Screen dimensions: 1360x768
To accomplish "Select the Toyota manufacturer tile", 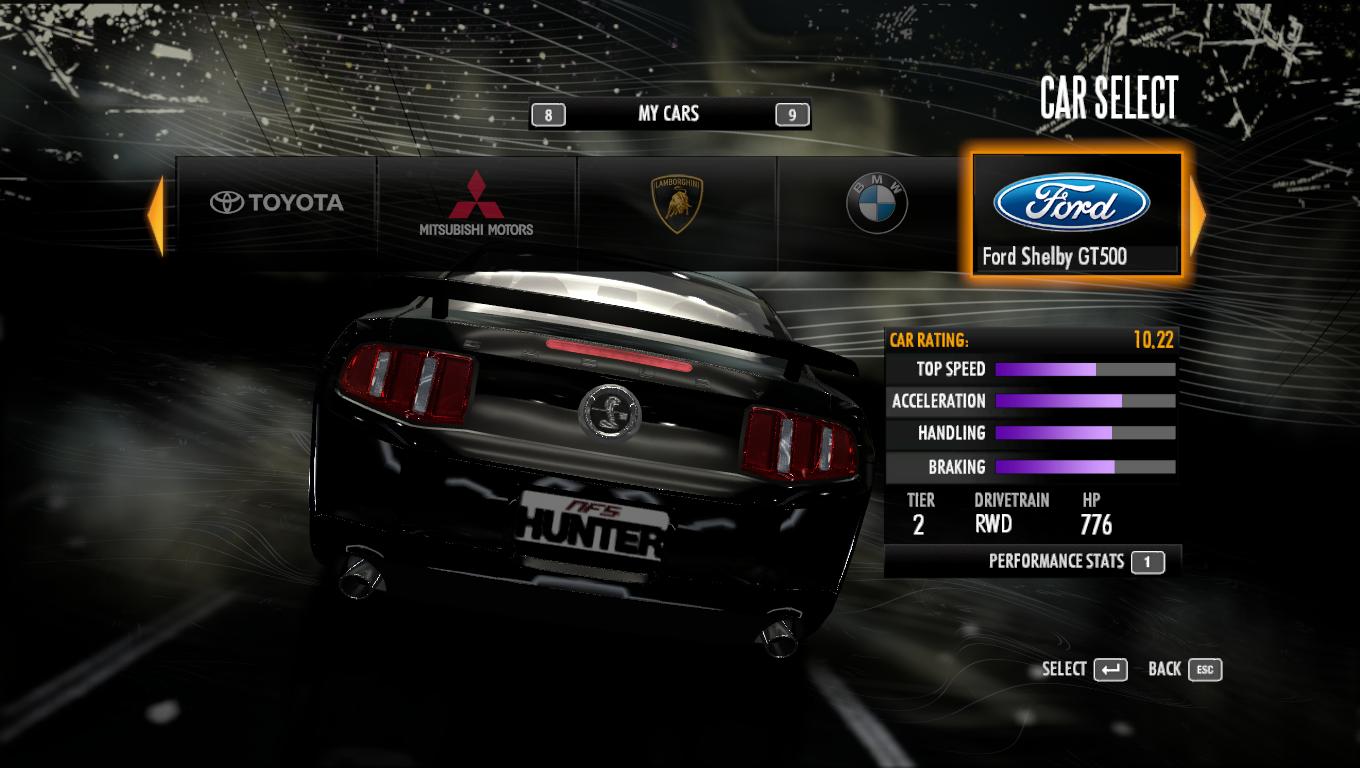I will pyautogui.click(x=277, y=204).
